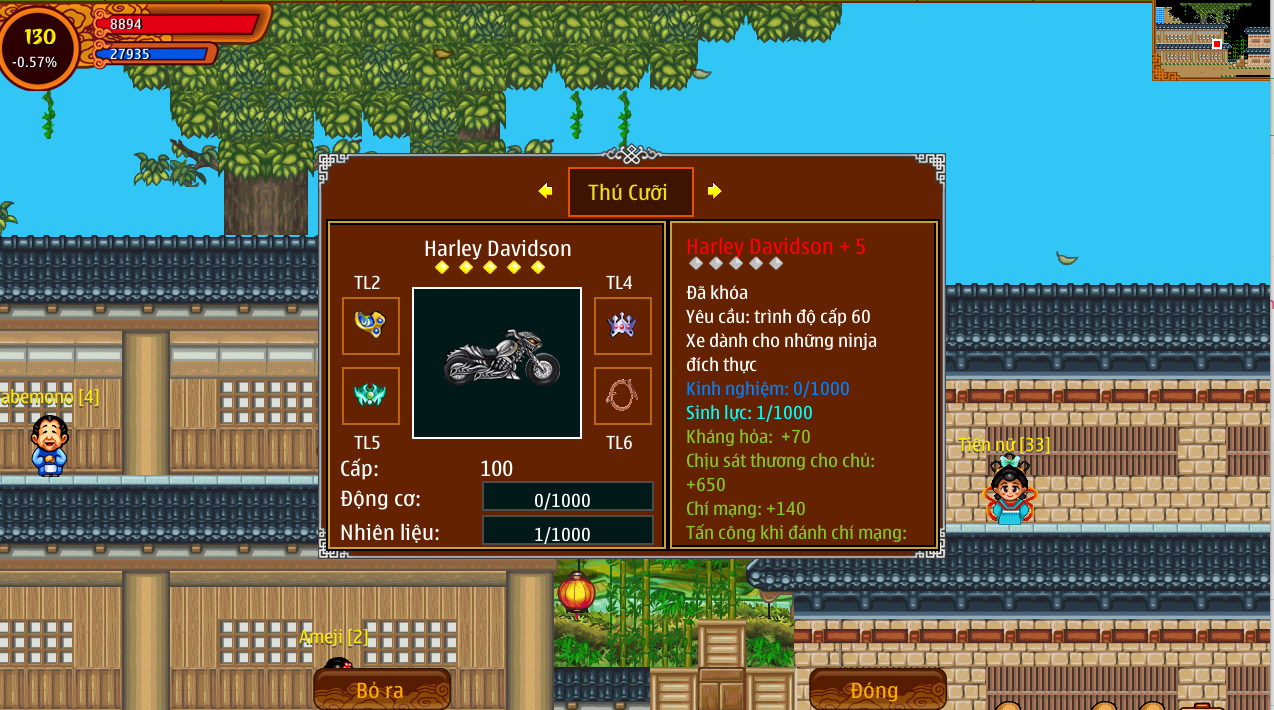
Task: Select the TL5 teal wings equipment slot
Action: click(370, 395)
